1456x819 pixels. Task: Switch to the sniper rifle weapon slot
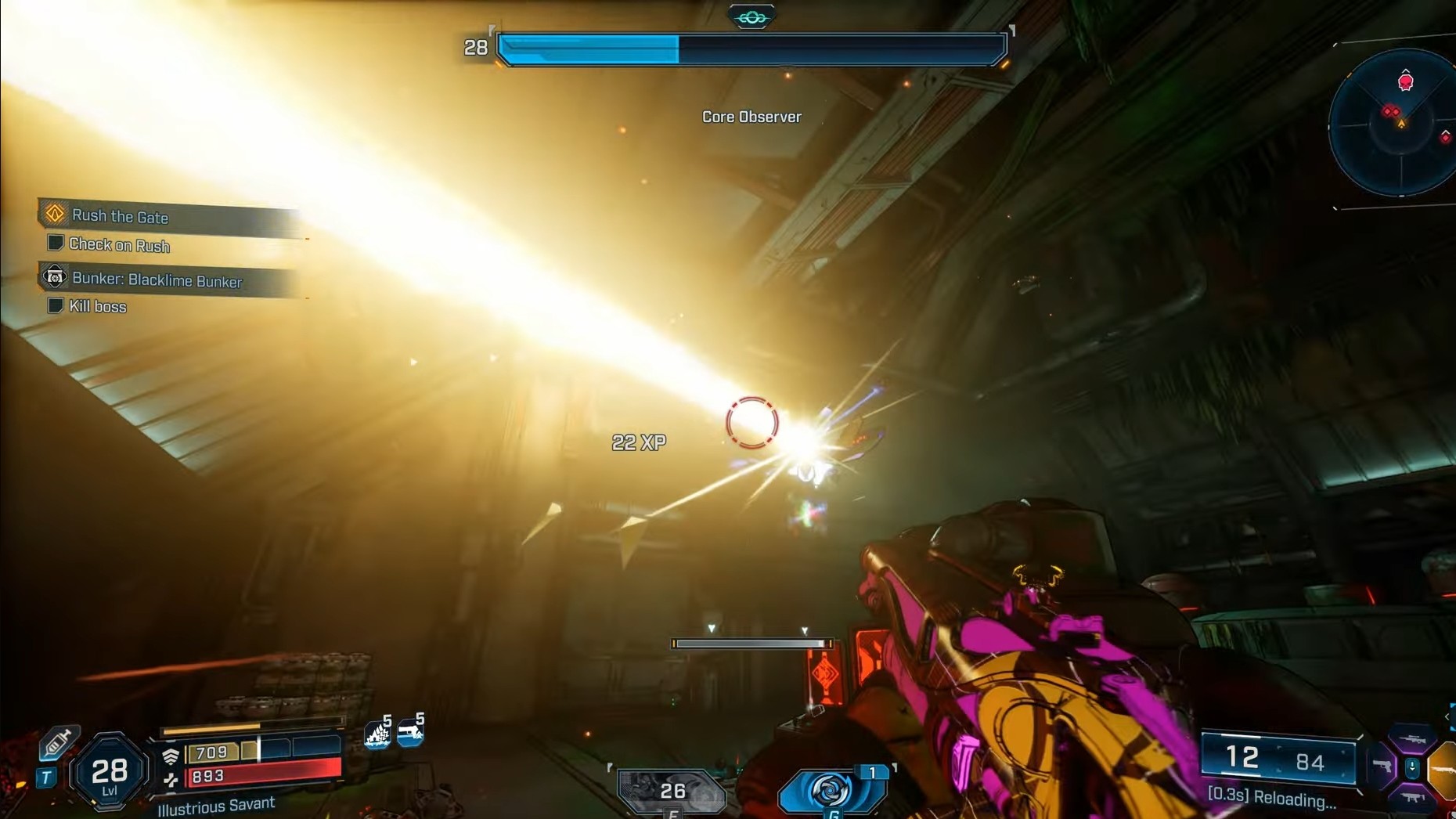coord(1413,740)
